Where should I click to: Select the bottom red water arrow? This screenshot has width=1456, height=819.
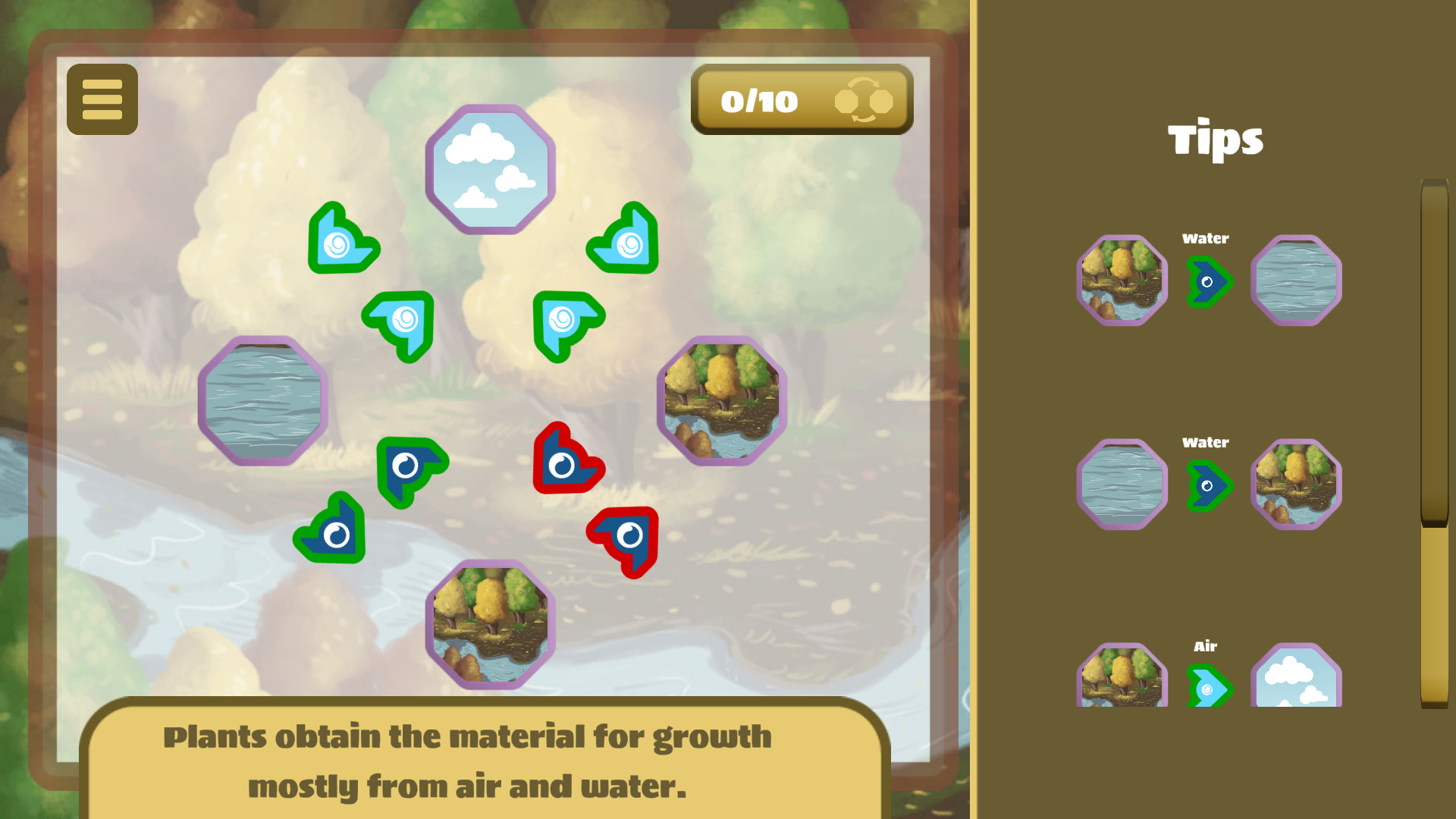tap(623, 535)
